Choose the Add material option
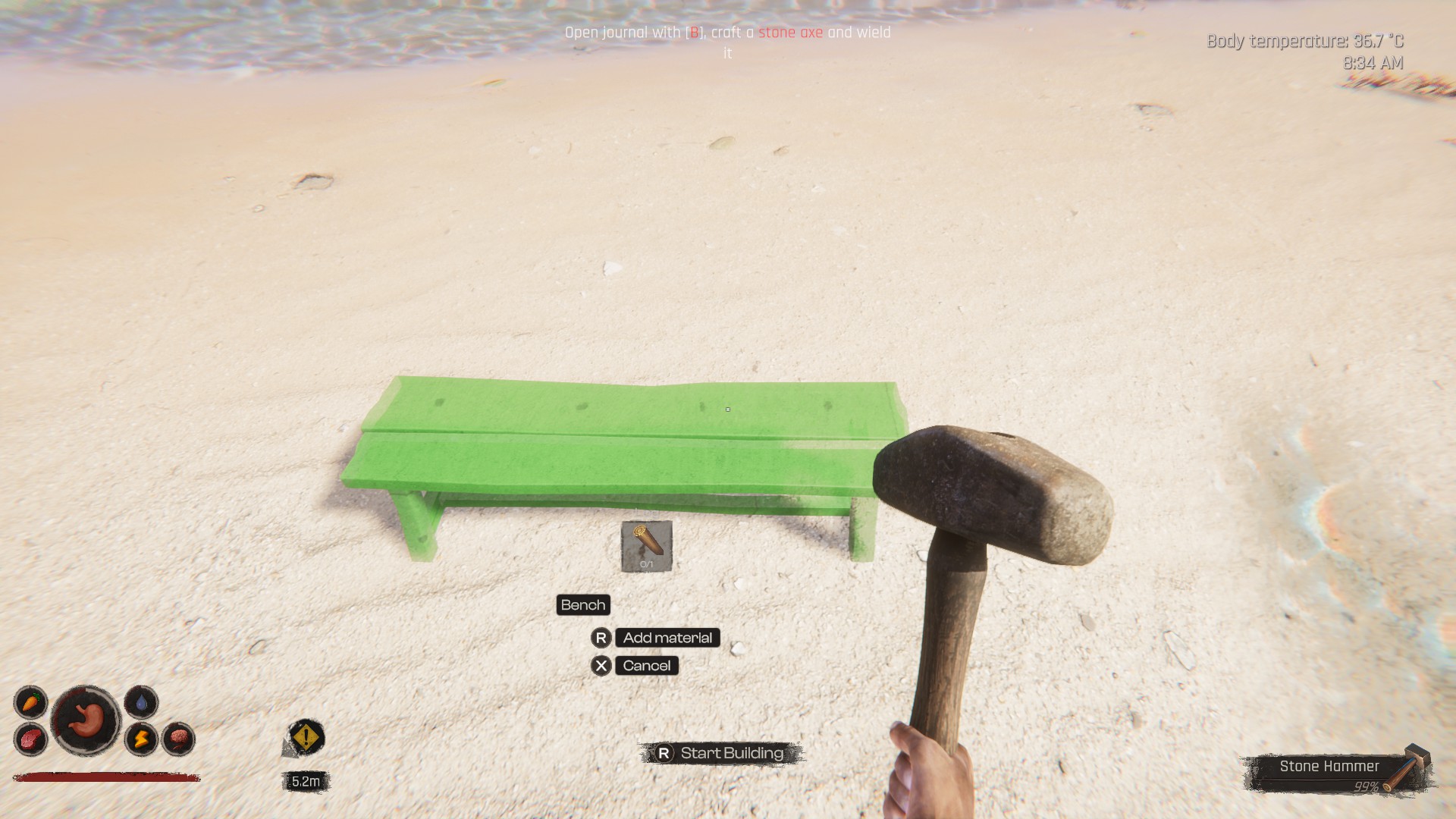This screenshot has width=1456, height=819. 667,638
